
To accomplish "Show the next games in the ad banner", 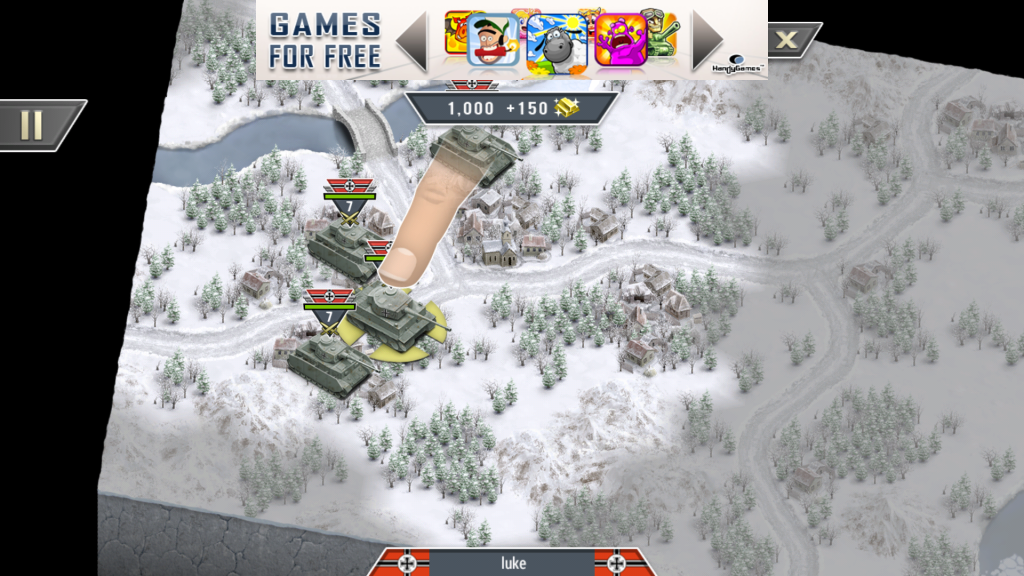I will point(706,40).
